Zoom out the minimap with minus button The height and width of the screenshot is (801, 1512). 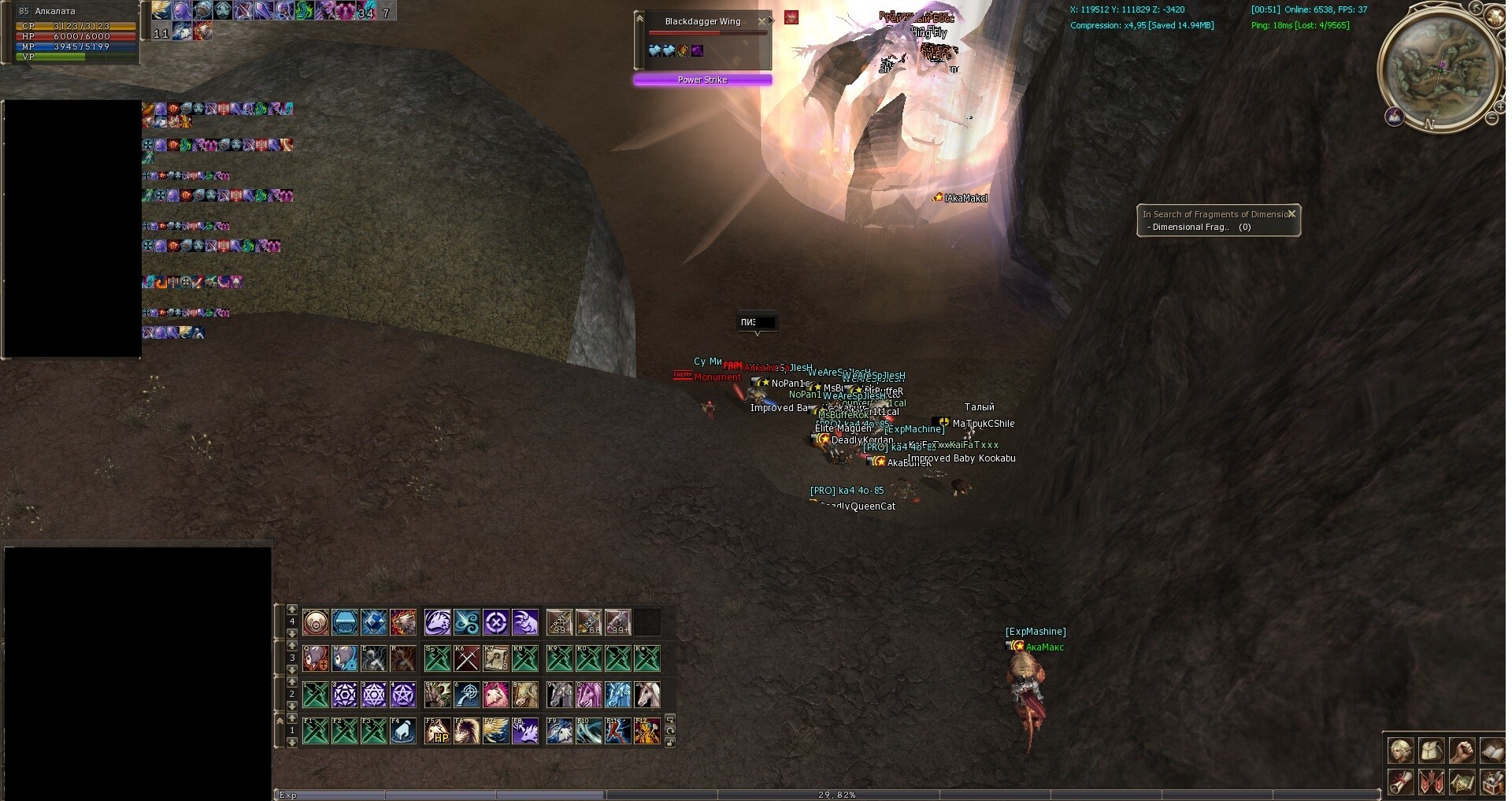pyautogui.click(x=1492, y=118)
